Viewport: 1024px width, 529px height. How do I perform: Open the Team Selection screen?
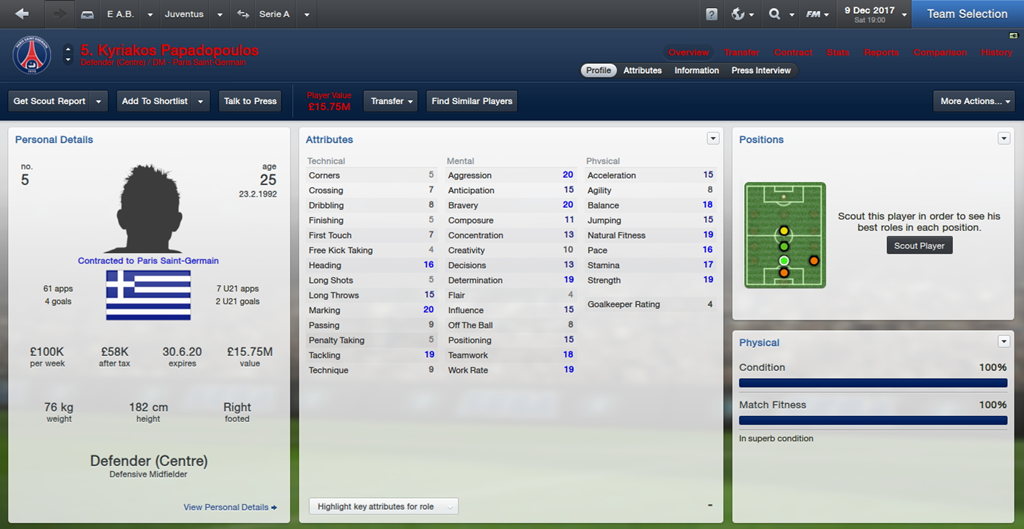[x=966, y=14]
